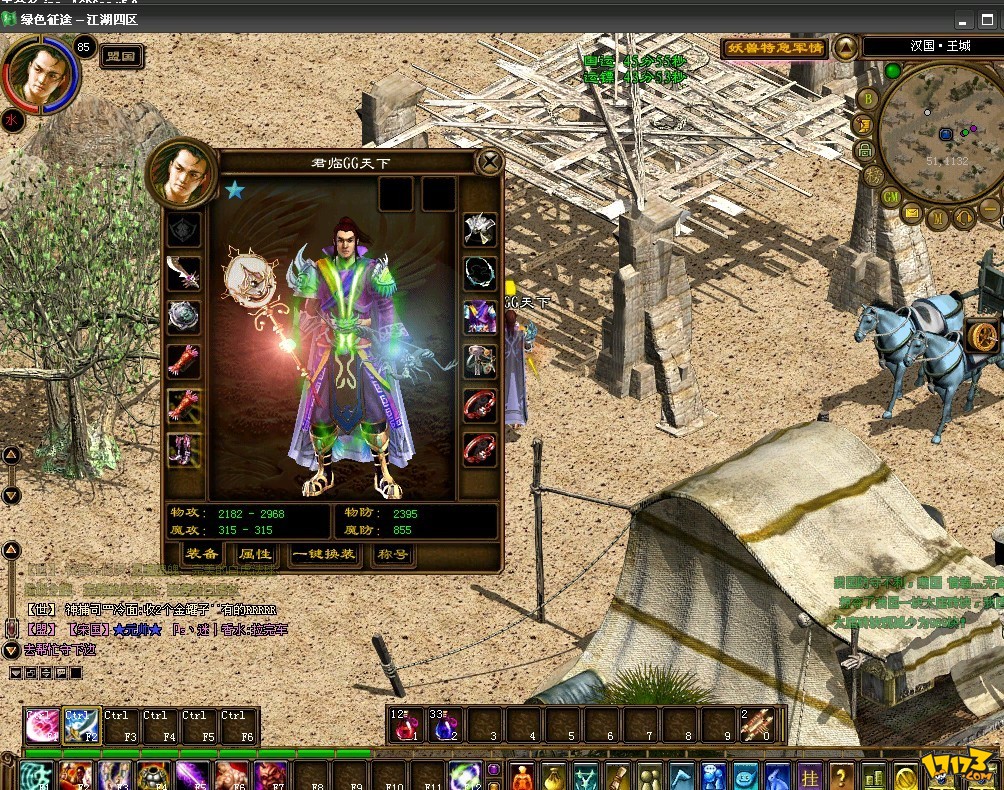Select the curved dagger weapon slot
Image resolution: width=1004 pixels, height=790 pixels.
(184, 273)
